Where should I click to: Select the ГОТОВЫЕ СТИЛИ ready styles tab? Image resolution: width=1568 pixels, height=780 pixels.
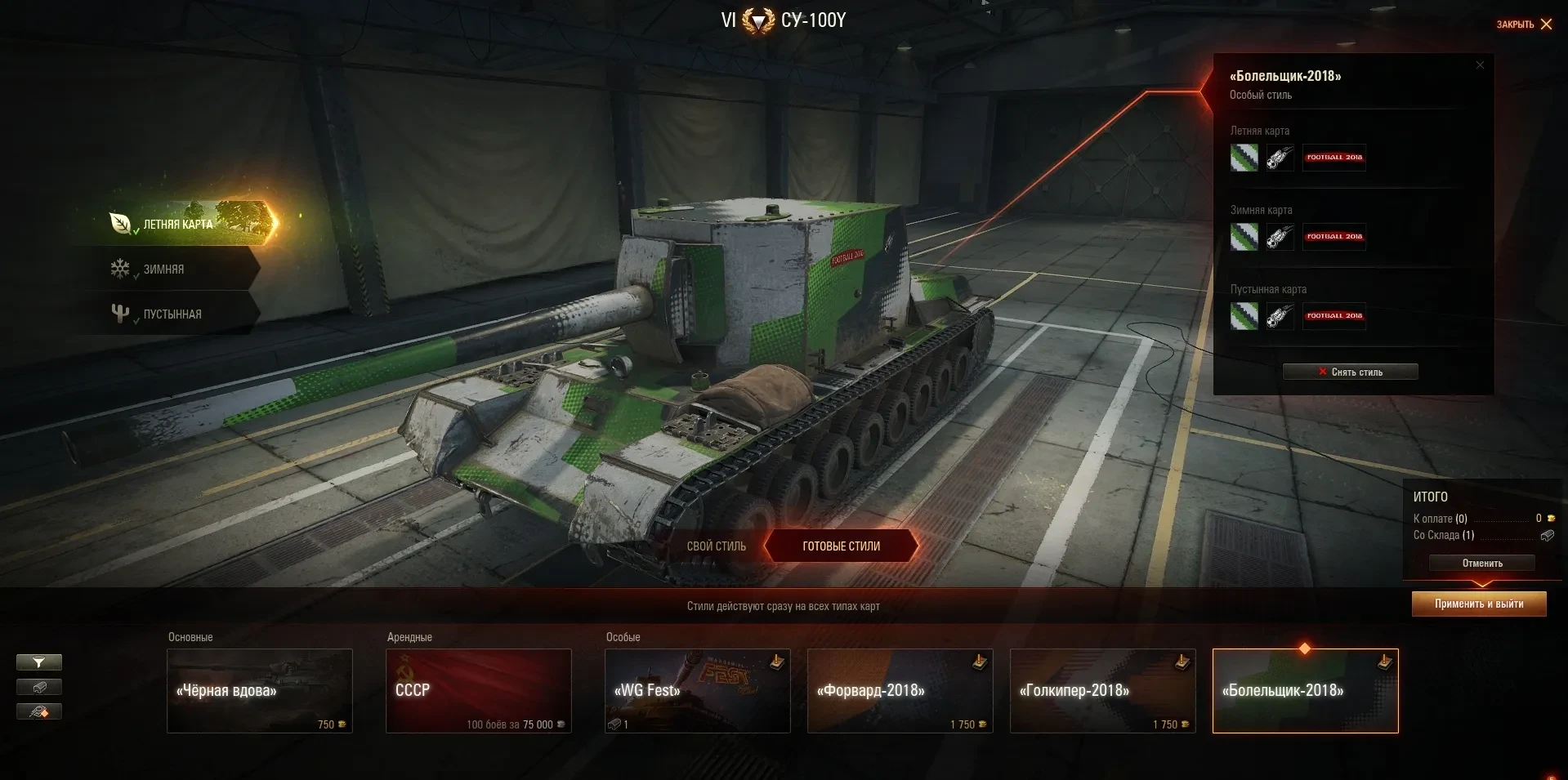coord(841,546)
